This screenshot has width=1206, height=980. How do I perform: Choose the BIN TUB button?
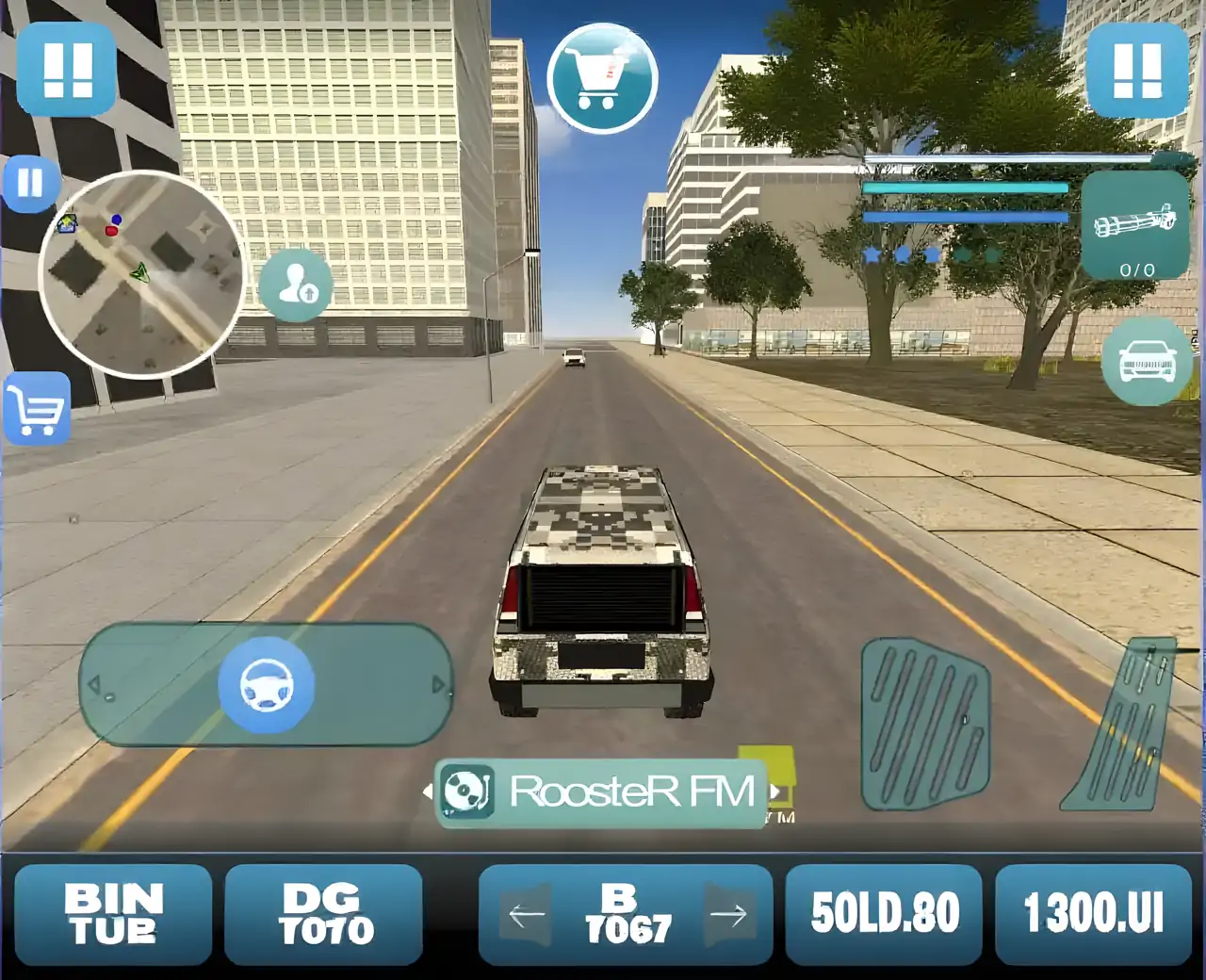point(113,914)
